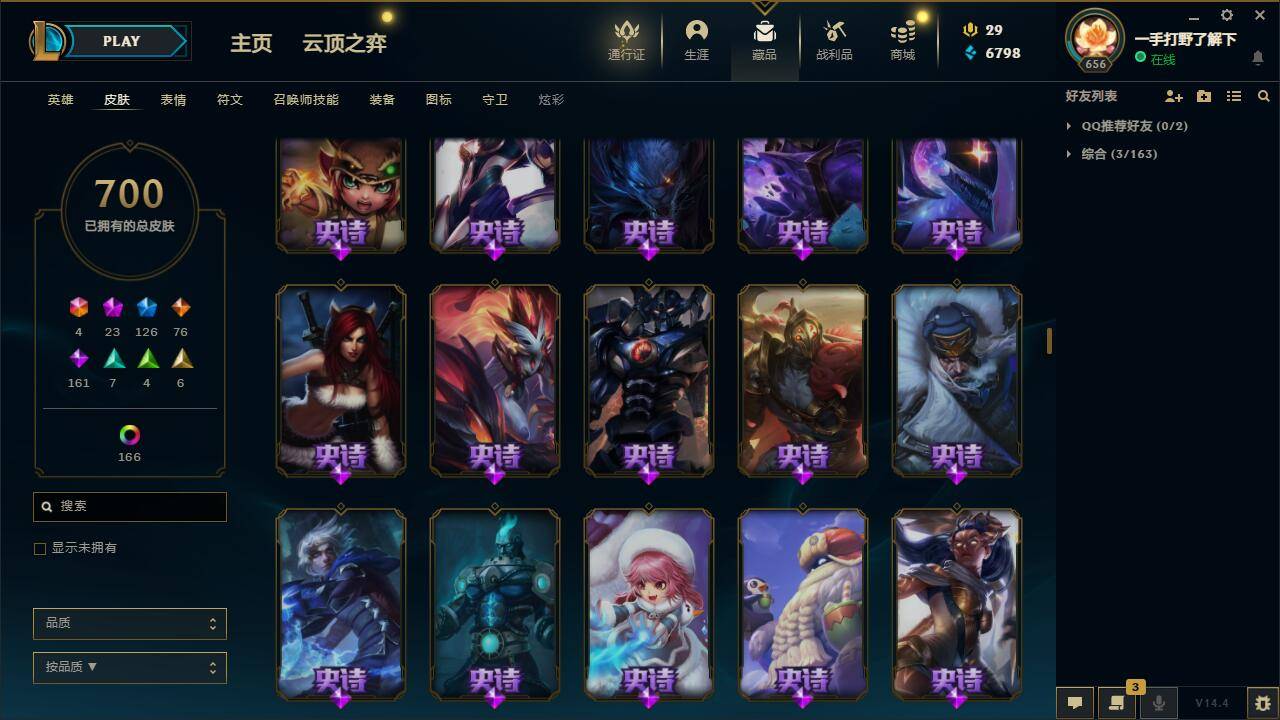Open the 战利品 loot page
The width and height of the screenshot is (1280, 720).
(x=834, y=40)
